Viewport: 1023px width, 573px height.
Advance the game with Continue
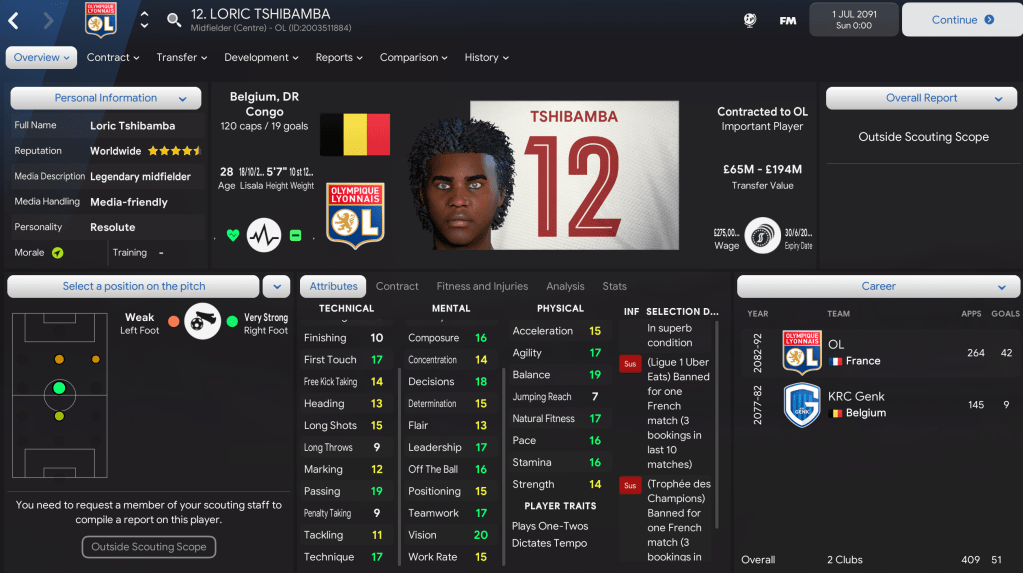(x=961, y=20)
